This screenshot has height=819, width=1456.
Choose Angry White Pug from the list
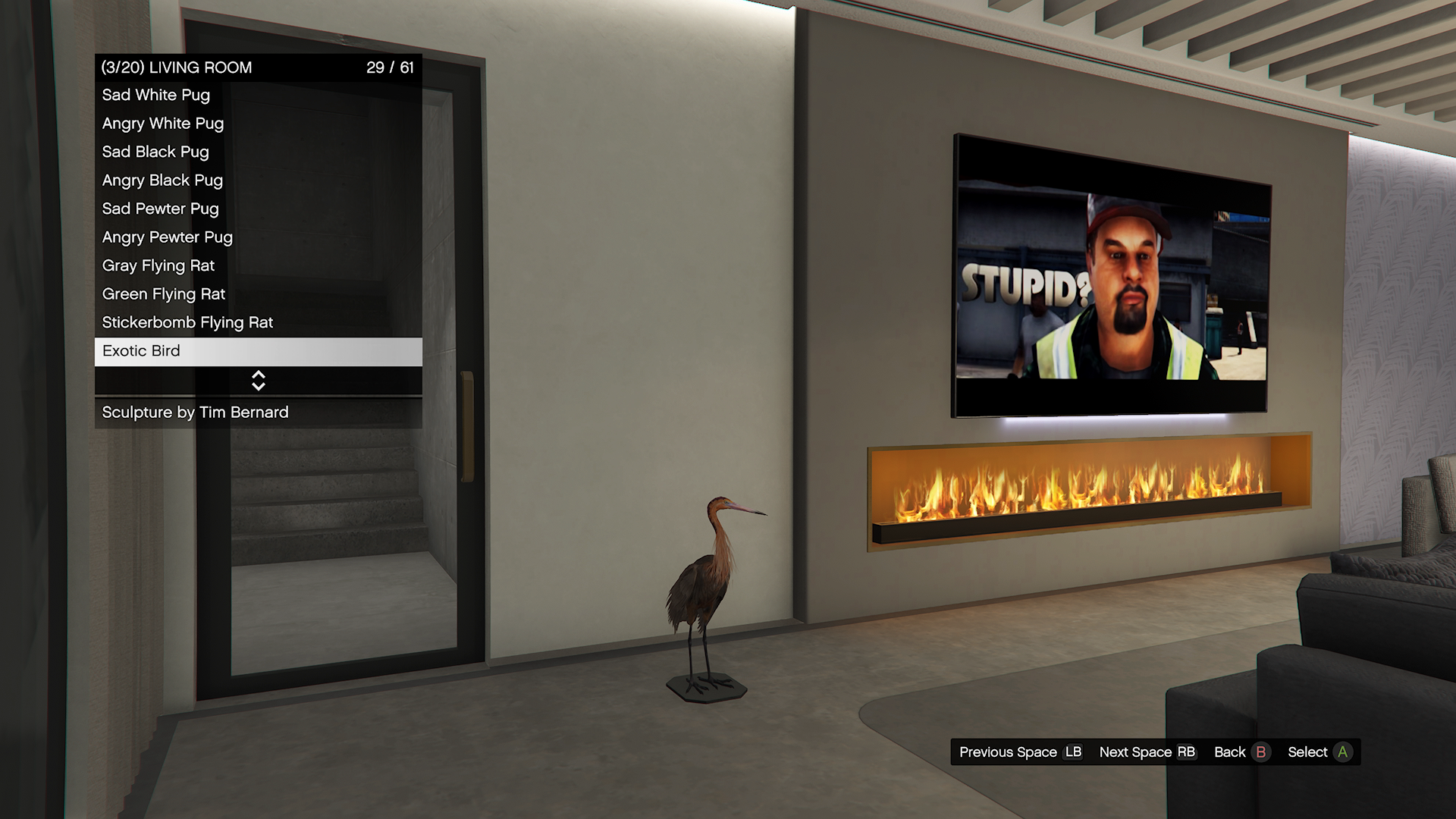258,124
